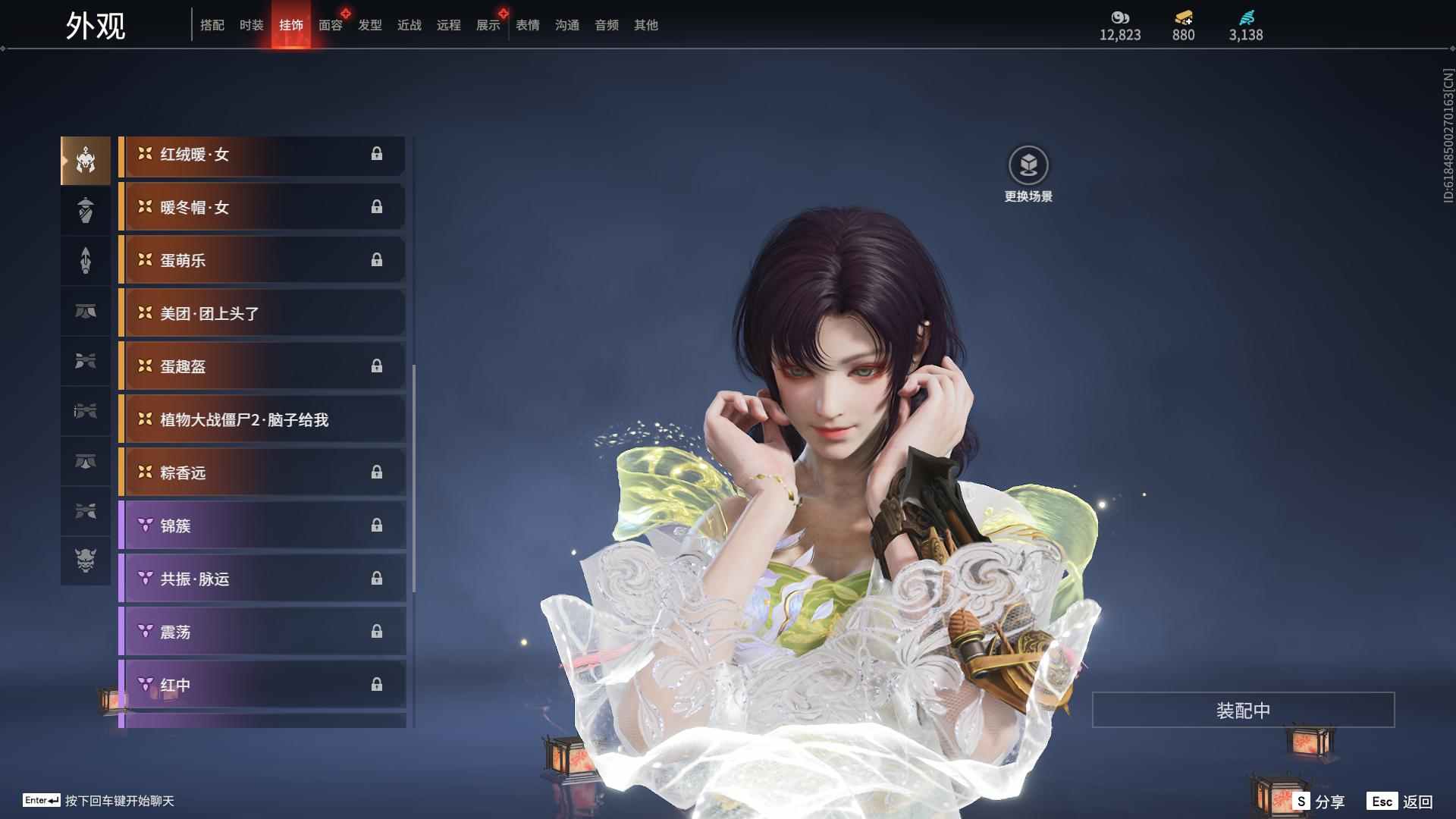Select the arrow back-ornament category icon
The height and width of the screenshot is (819, 1456).
click(86, 260)
